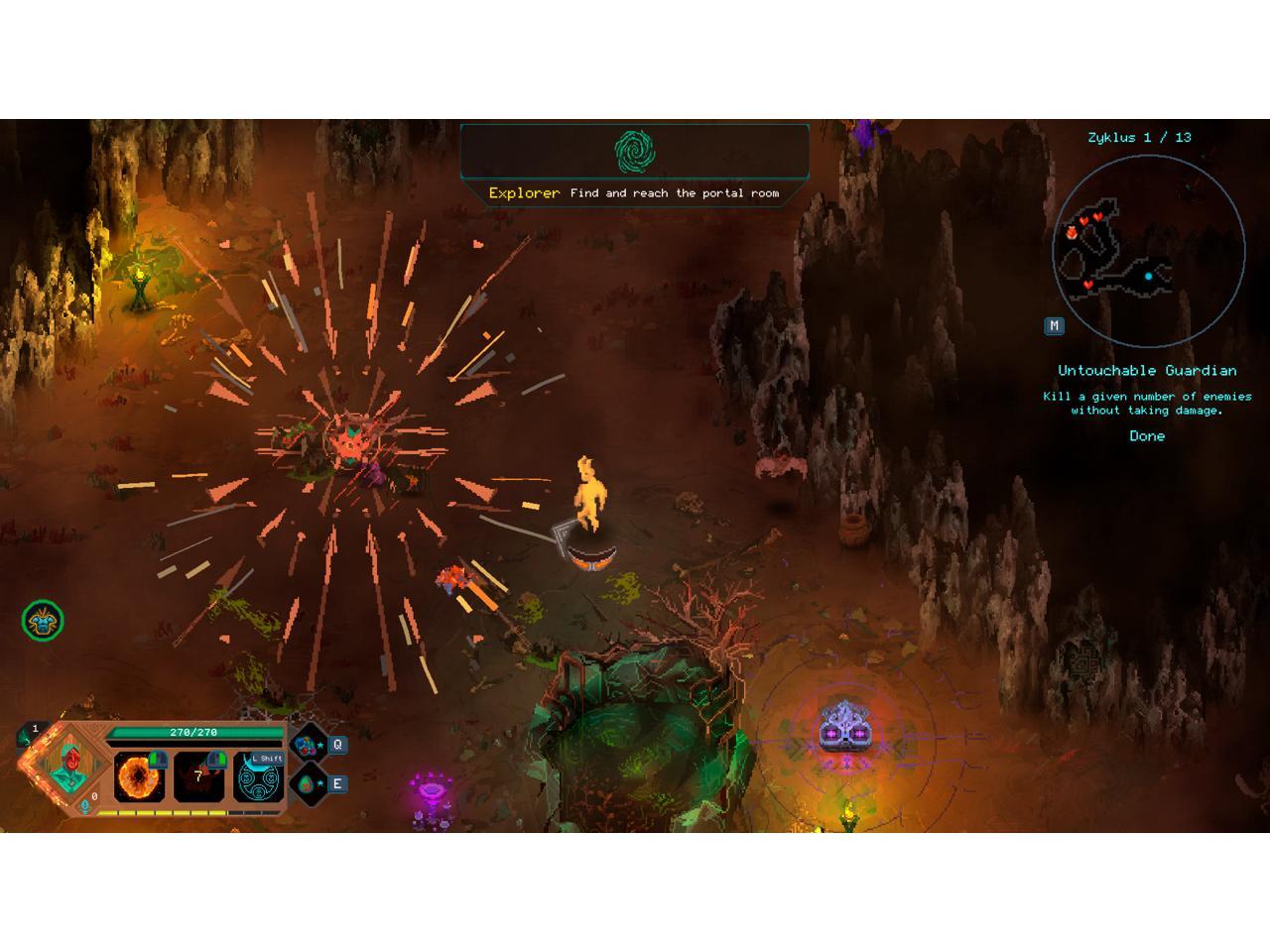
Task: Select the Explorer portal objective banner
Action: coord(634,165)
